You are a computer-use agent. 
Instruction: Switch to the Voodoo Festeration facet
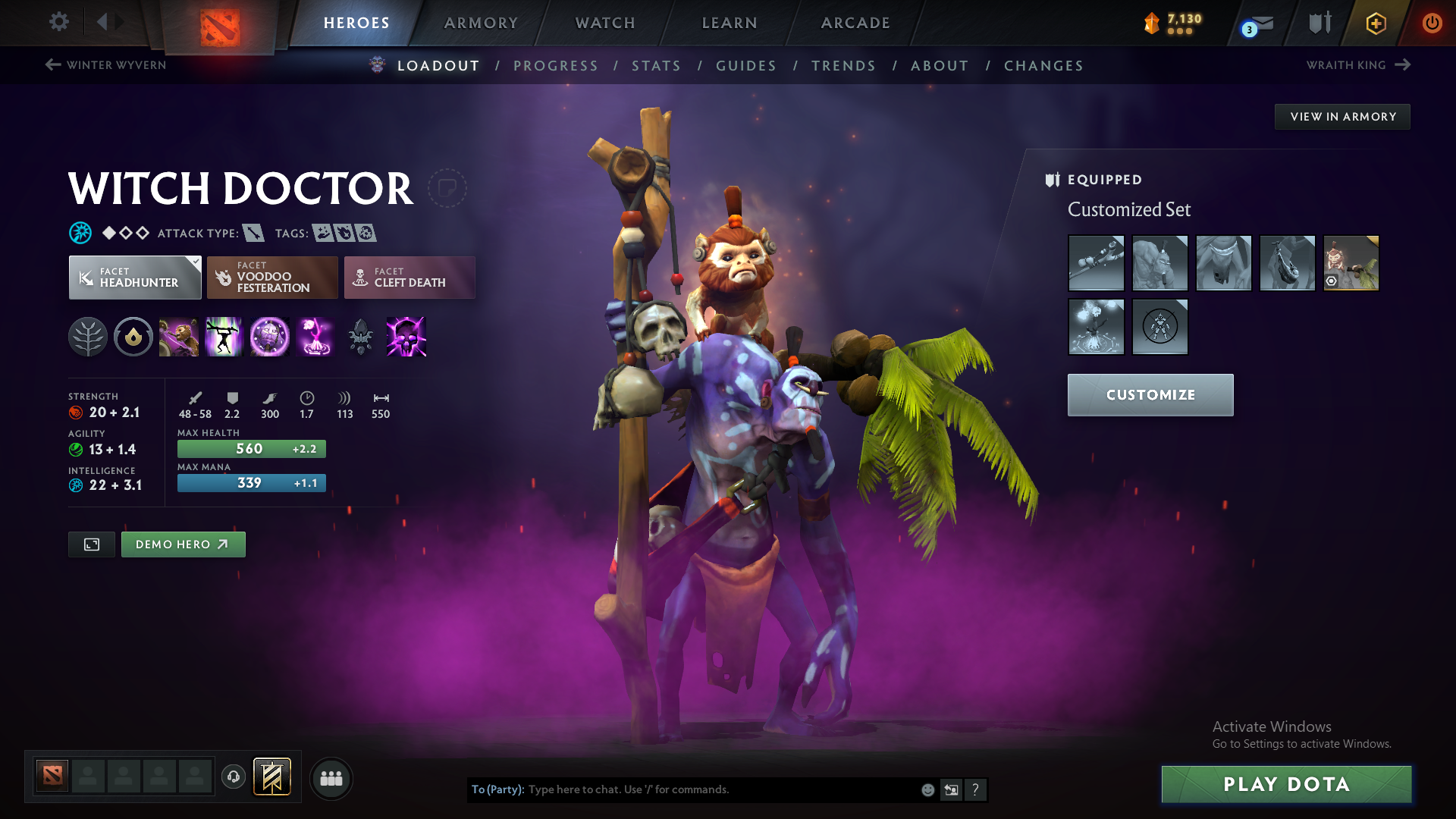click(271, 278)
